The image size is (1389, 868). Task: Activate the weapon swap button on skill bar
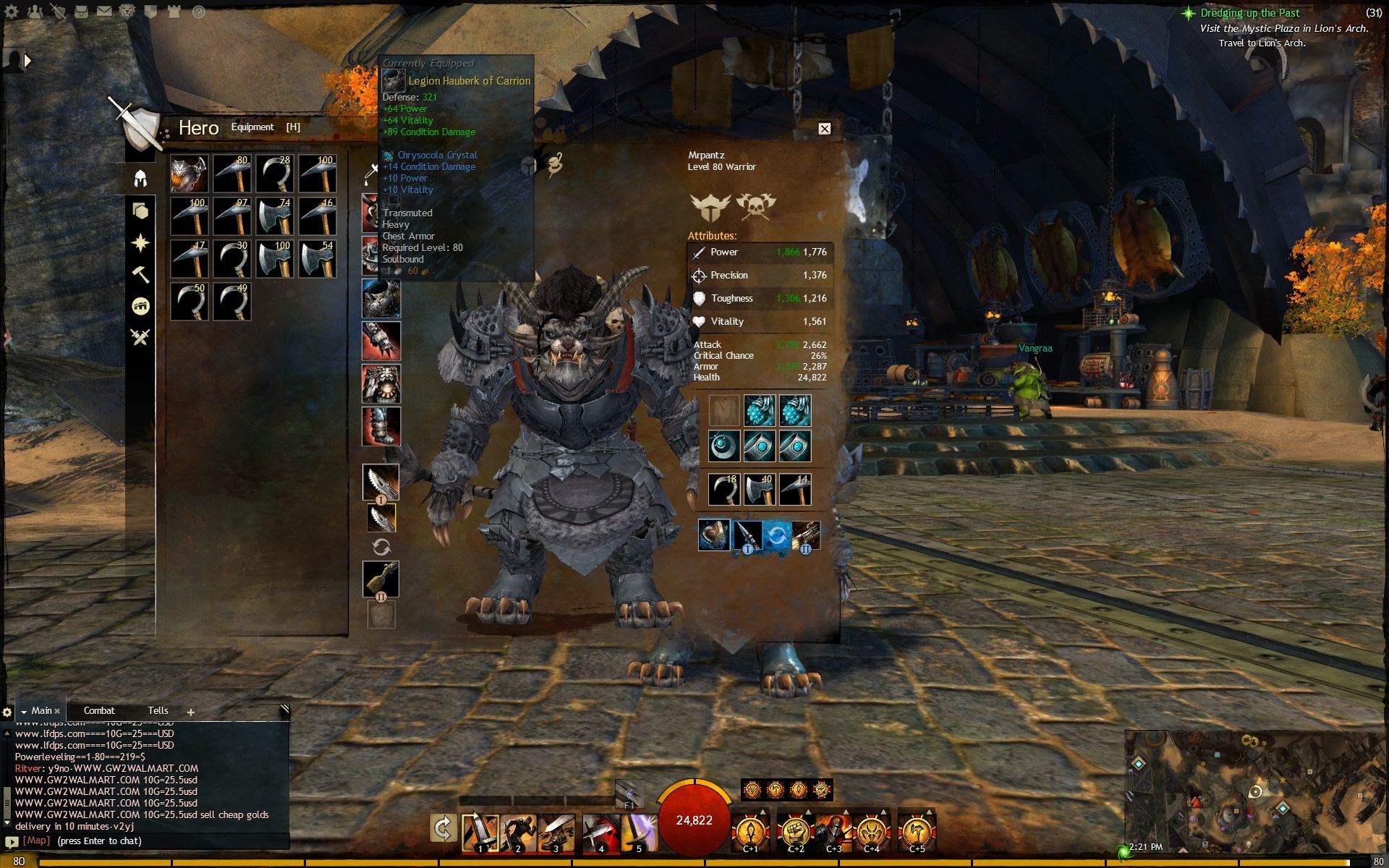442,828
